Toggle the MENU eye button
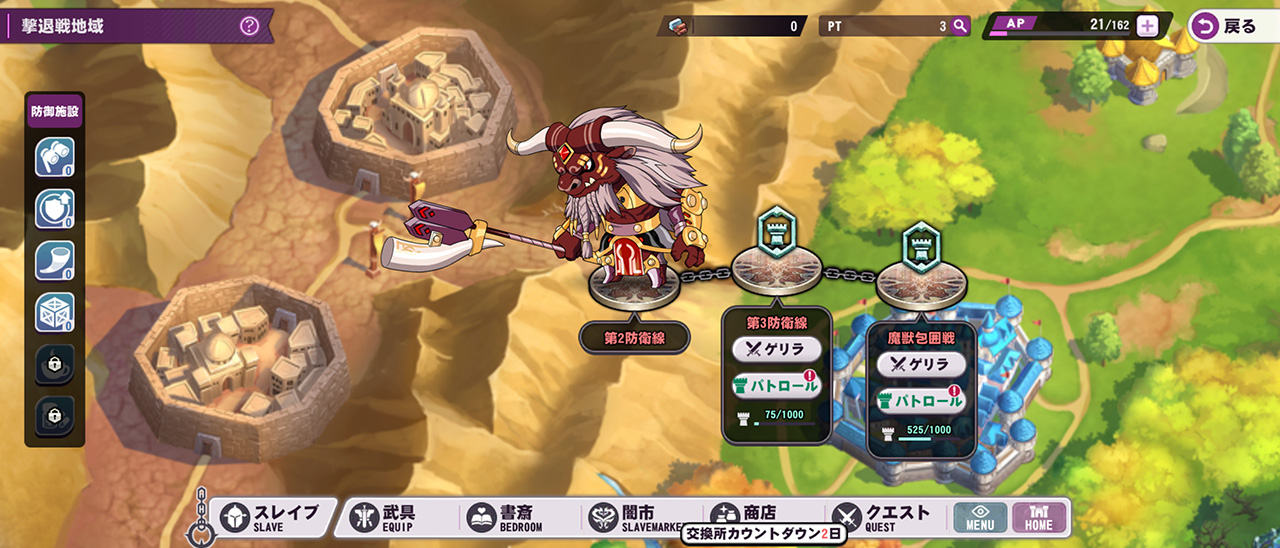Image resolution: width=1280 pixels, height=548 pixels. [979, 517]
